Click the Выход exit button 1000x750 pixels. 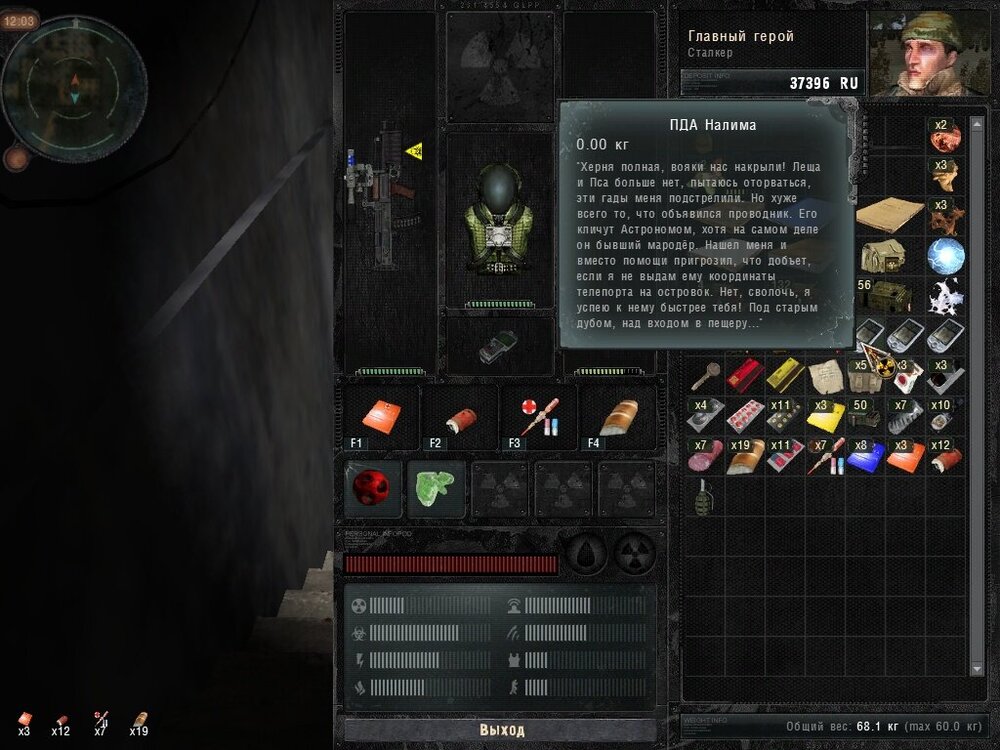[501, 730]
